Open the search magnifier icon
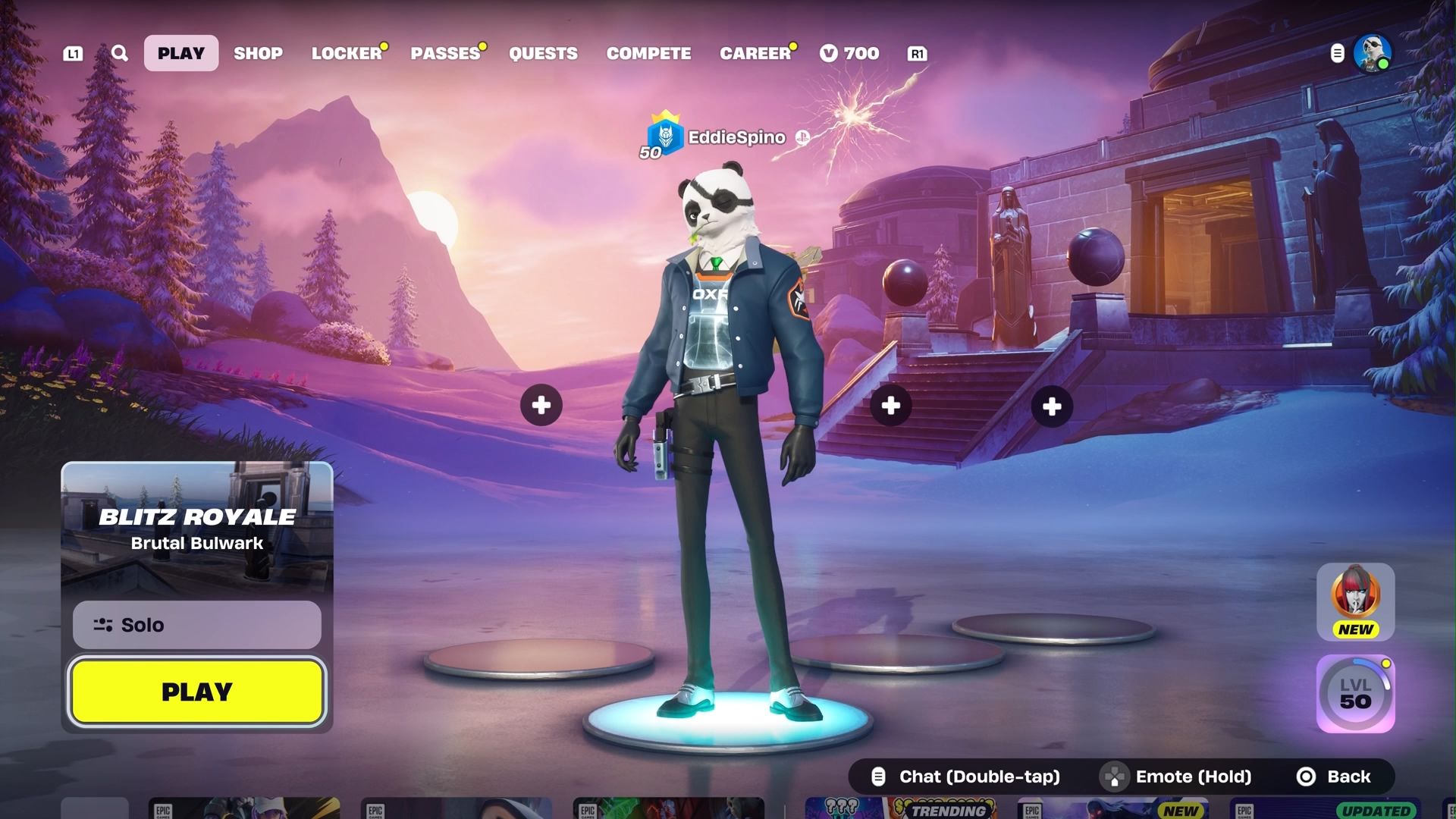Screen dimensions: 1456x819 pyautogui.click(x=120, y=53)
